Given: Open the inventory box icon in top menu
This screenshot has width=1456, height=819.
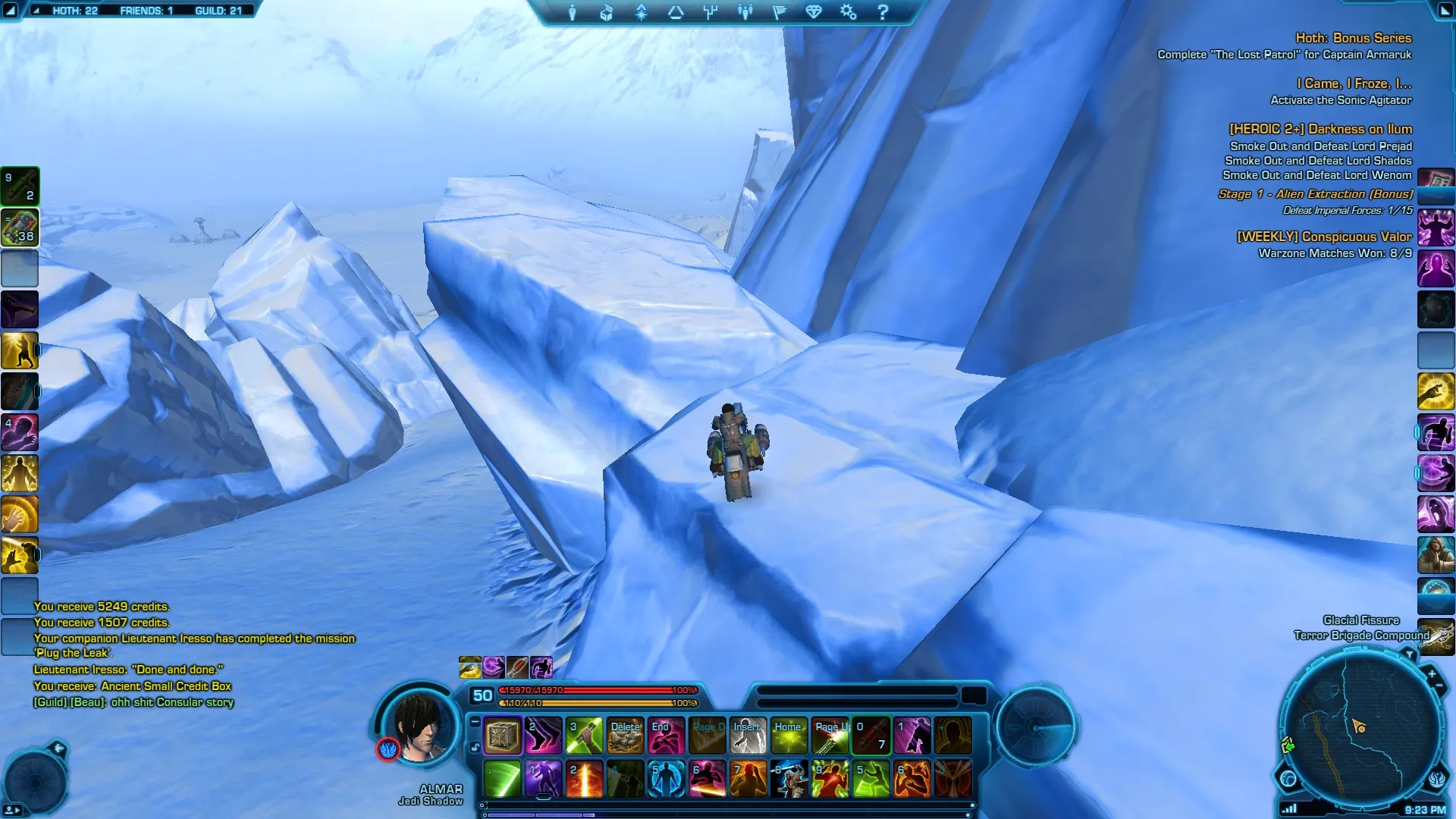Looking at the screenshot, I should pyautogui.click(x=606, y=12).
